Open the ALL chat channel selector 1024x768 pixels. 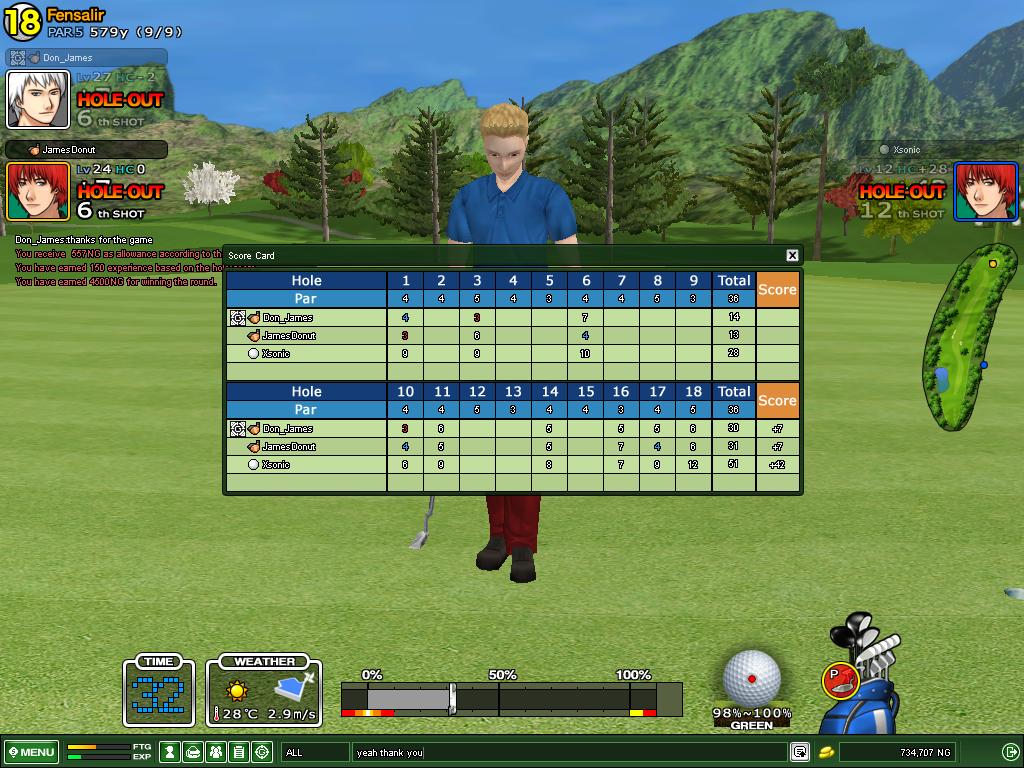pos(314,752)
